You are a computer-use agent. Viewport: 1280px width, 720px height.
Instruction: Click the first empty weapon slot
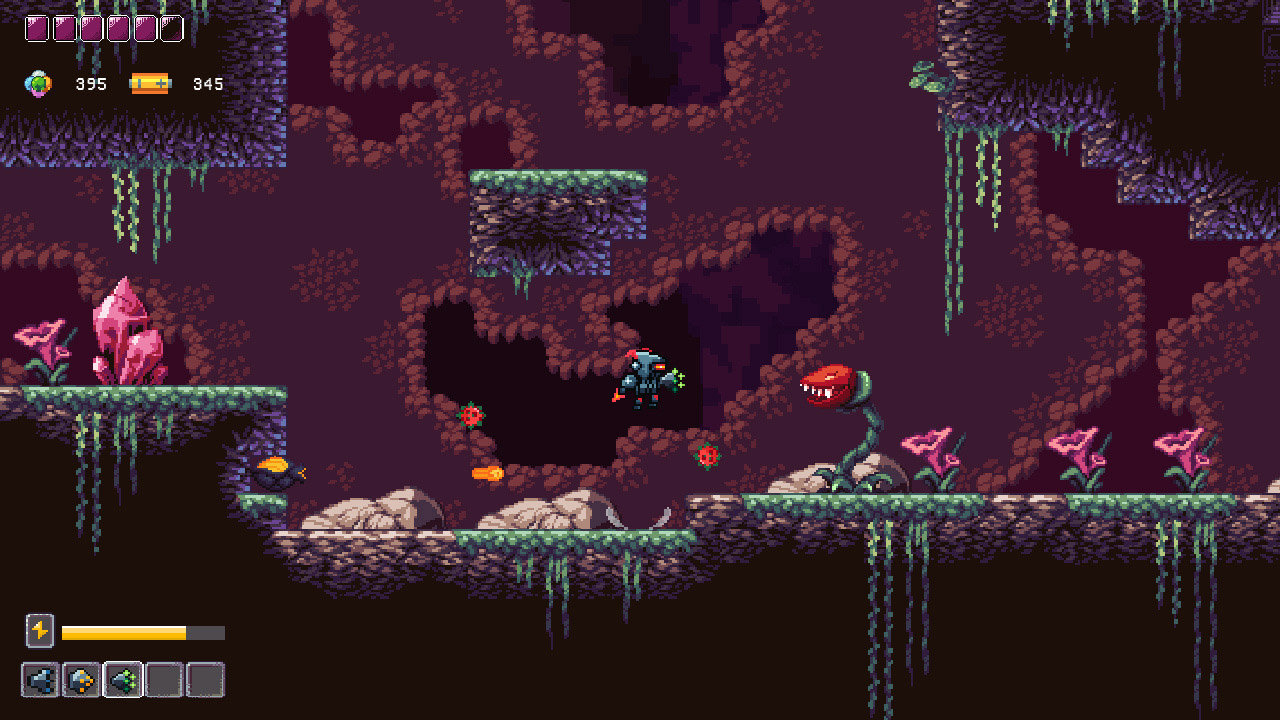[163, 680]
